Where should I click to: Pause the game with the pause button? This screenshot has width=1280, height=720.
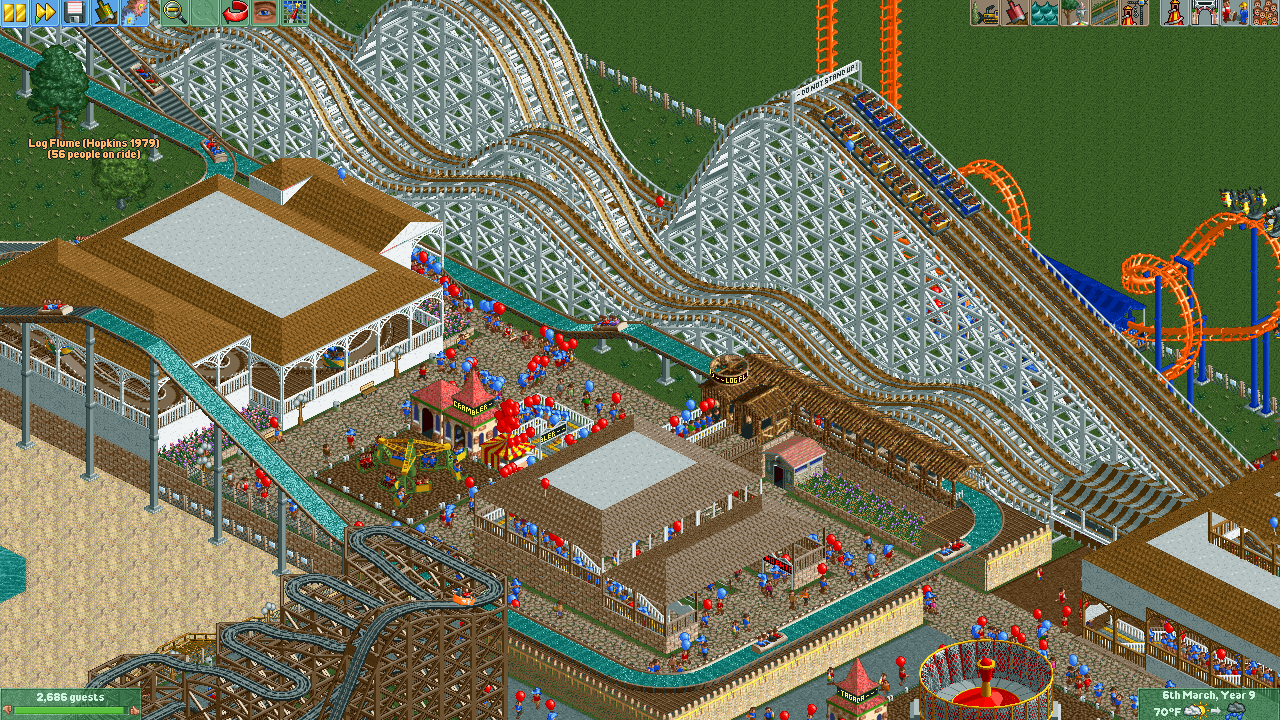pos(15,12)
